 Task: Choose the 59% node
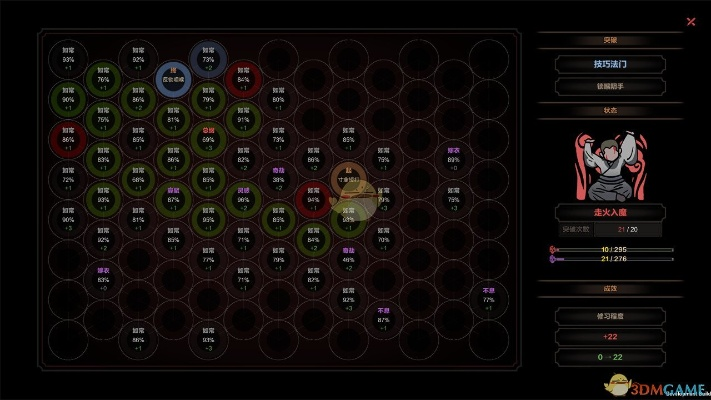[x=208, y=140]
